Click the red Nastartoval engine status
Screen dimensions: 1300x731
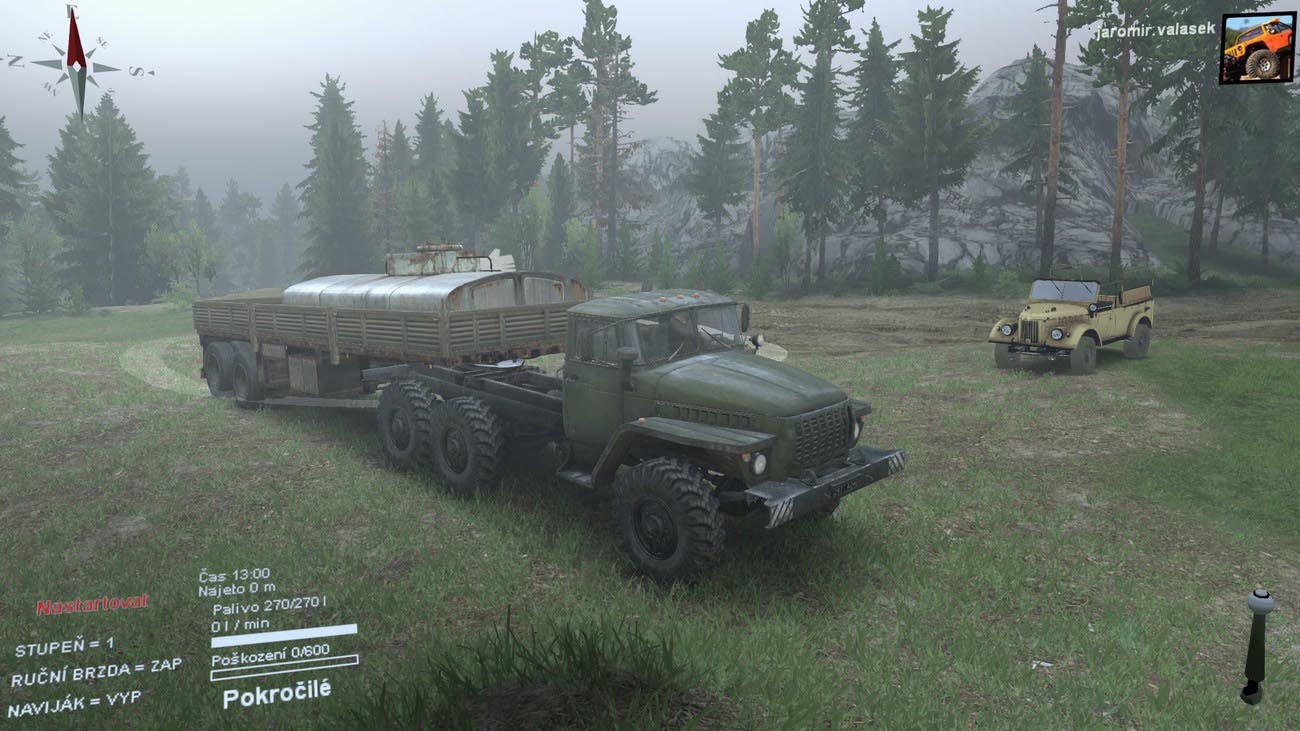[x=92, y=604]
